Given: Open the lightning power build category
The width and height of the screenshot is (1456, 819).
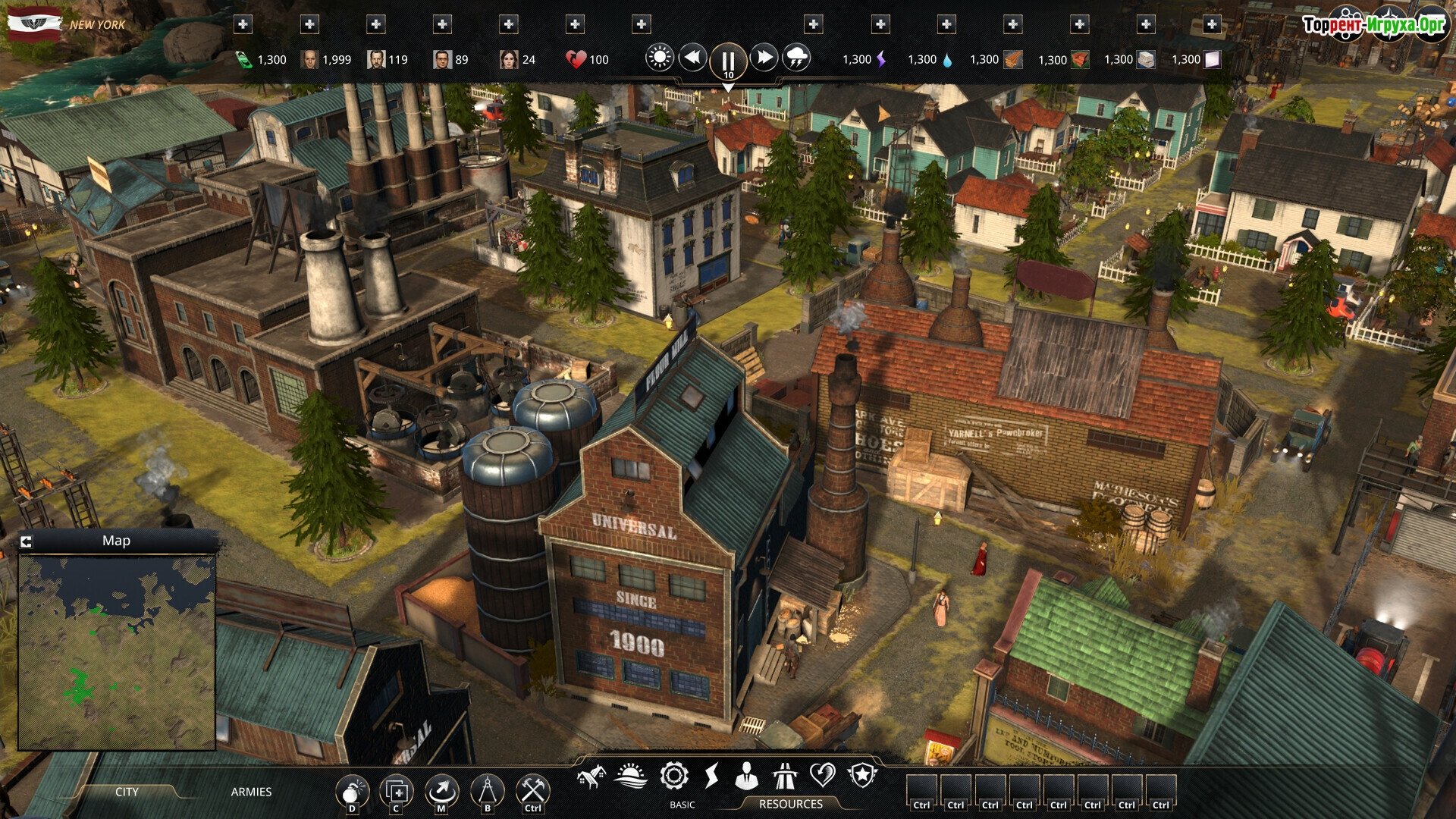Looking at the screenshot, I should pos(711,776).
